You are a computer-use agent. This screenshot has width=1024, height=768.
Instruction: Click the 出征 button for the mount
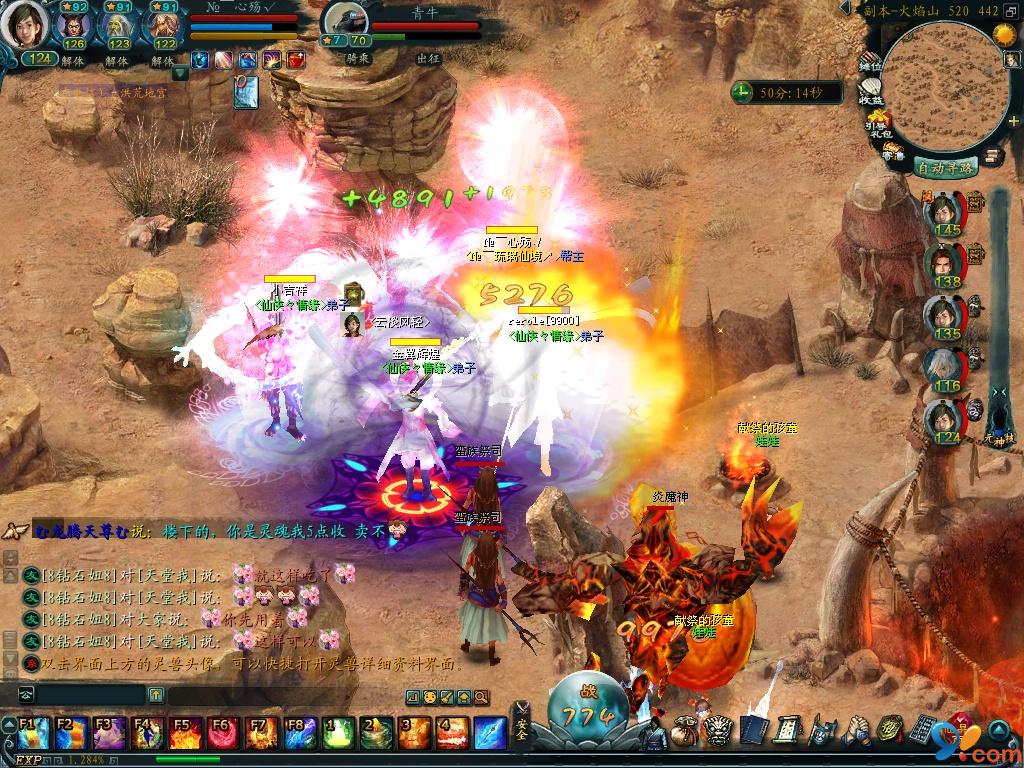[x=428, y=58]
